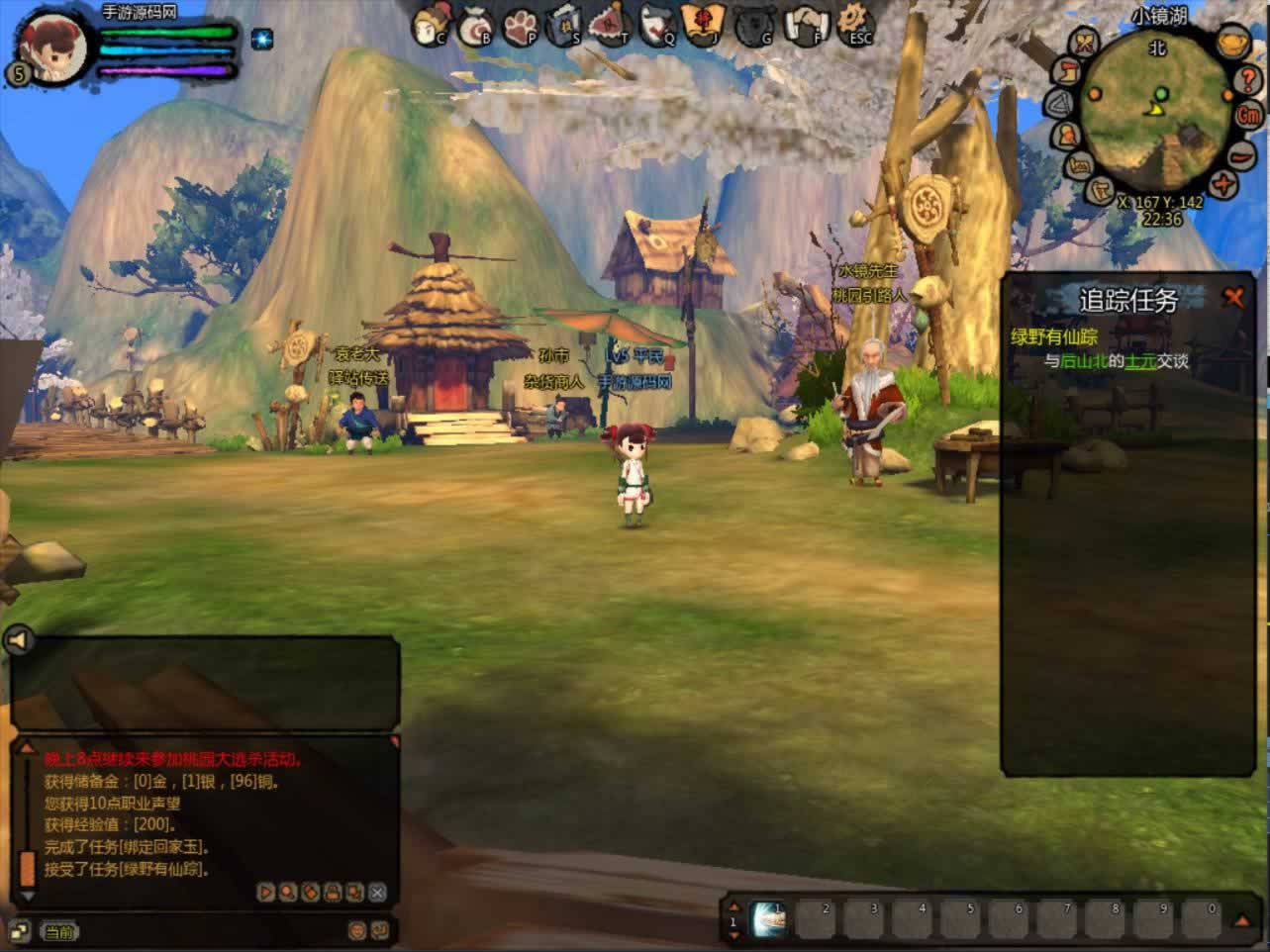This screenshot has height=952, width=1270.
Task: Open the pet paw icon labeled P
Action: coord(522,25)
